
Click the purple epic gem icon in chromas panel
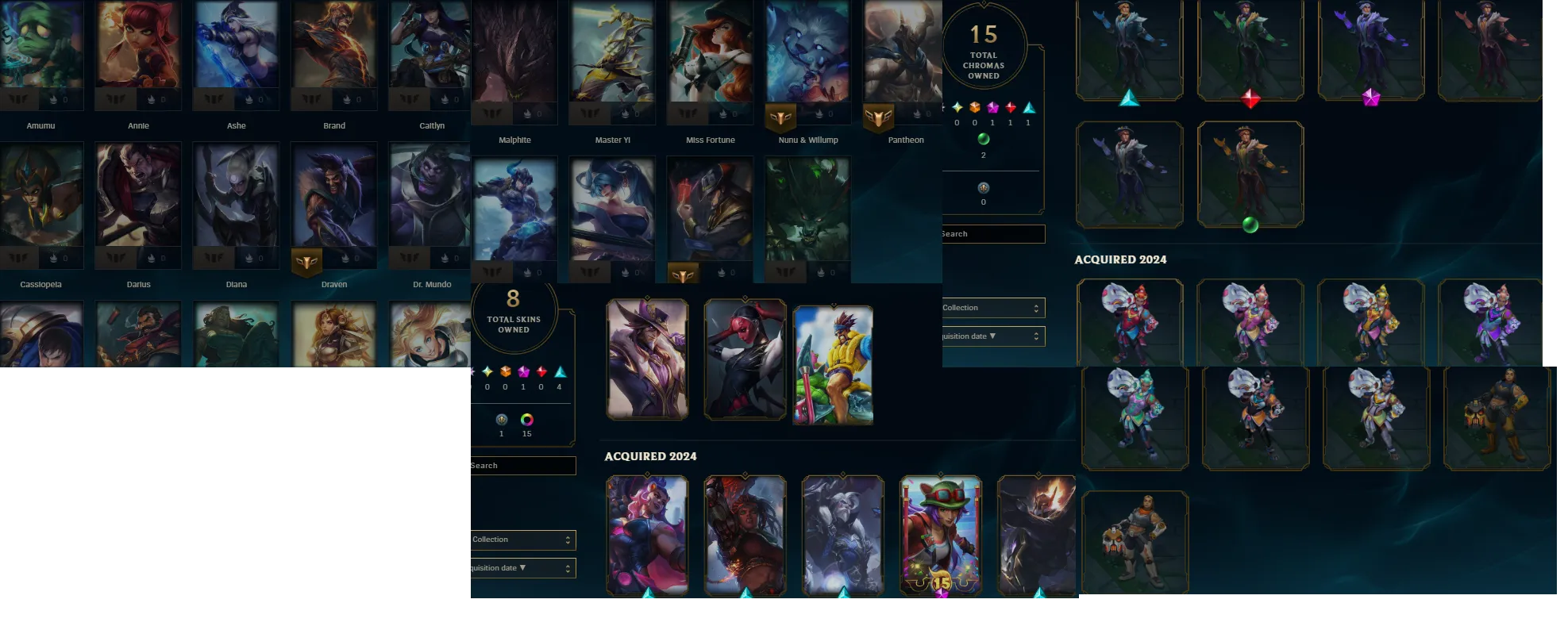tap(992, 107)
